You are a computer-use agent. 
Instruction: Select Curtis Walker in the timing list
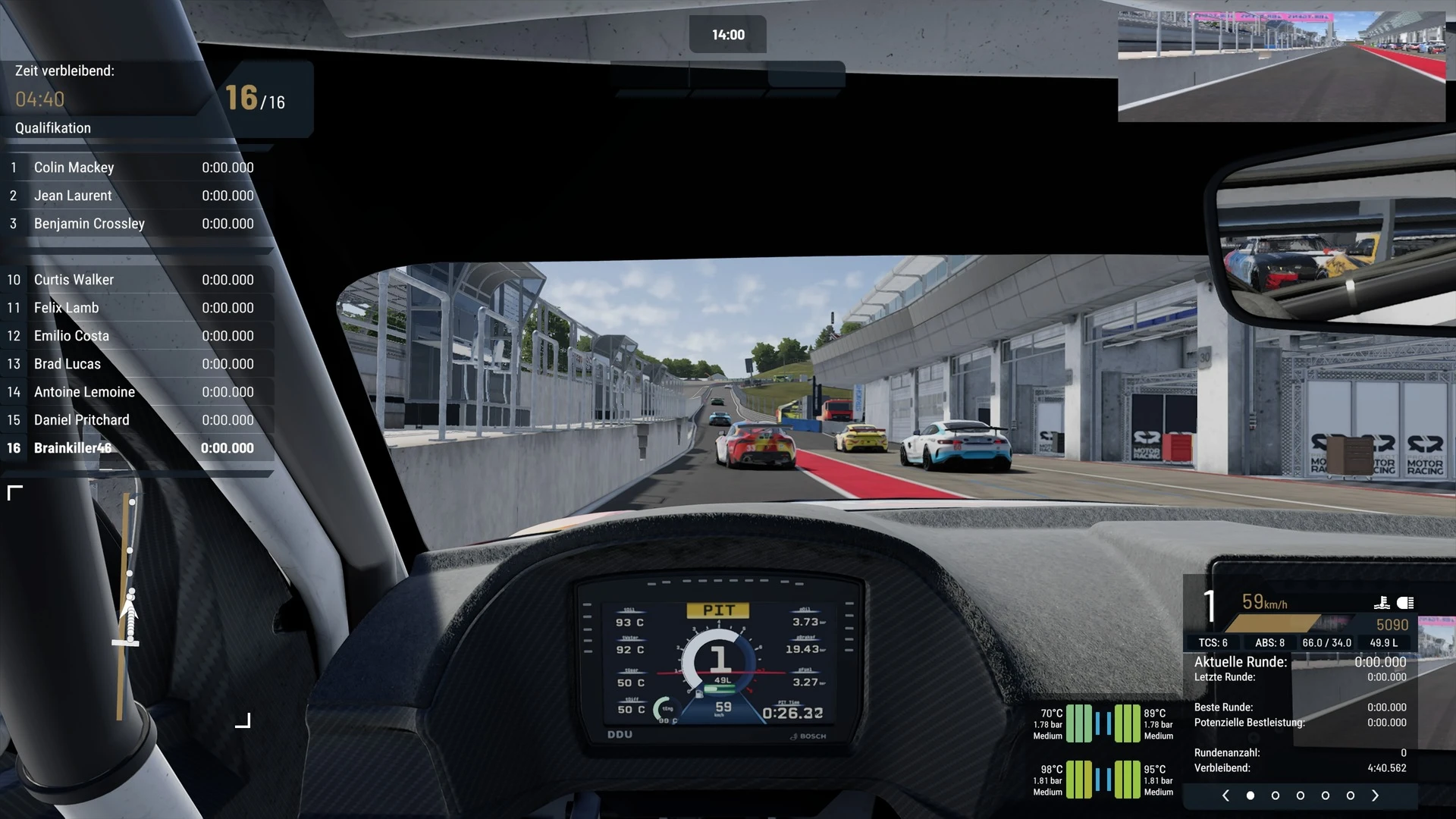point(136,280)
